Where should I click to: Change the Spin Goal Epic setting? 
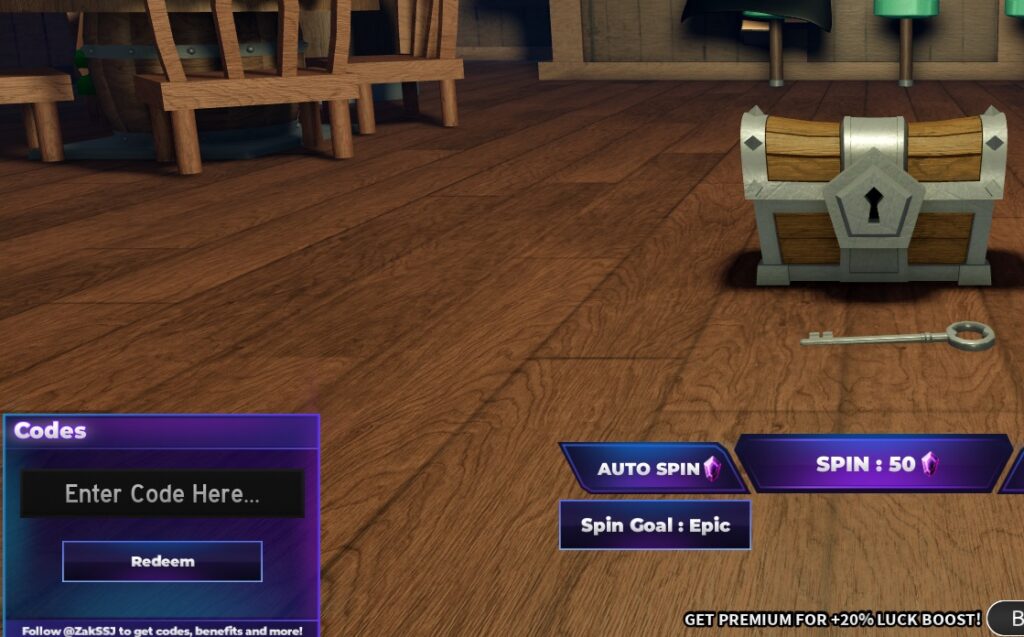[x=655, y=525]
